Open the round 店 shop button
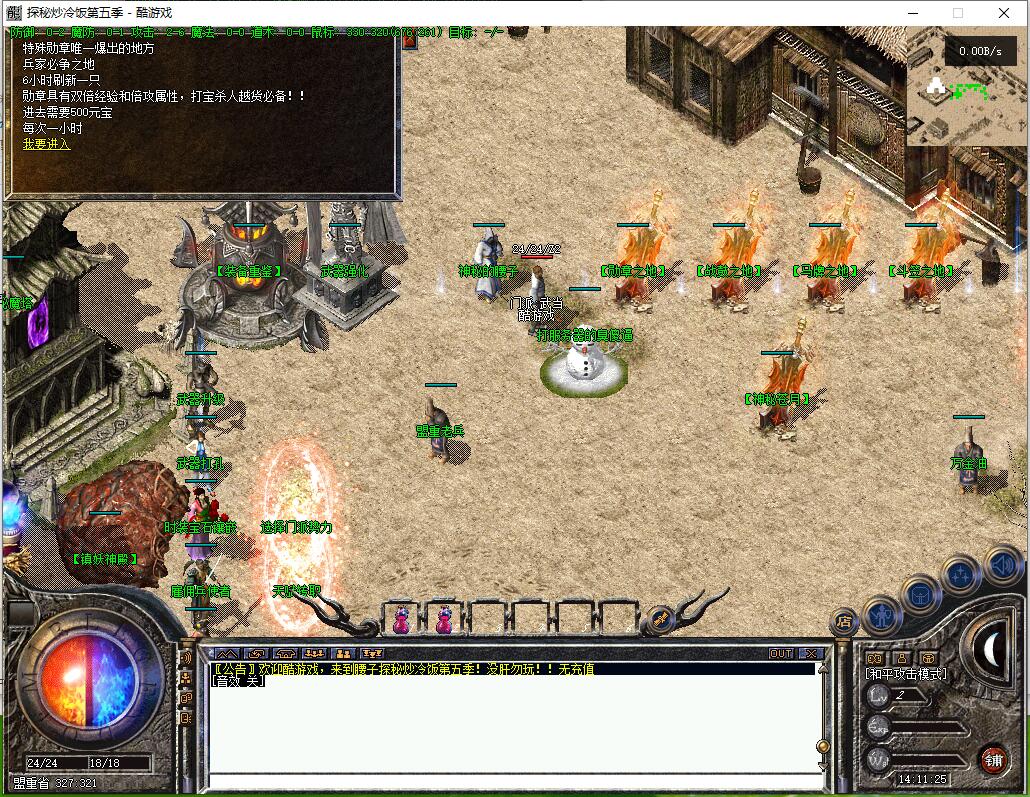The image size is (1030, 797). [x=845, y=622]
